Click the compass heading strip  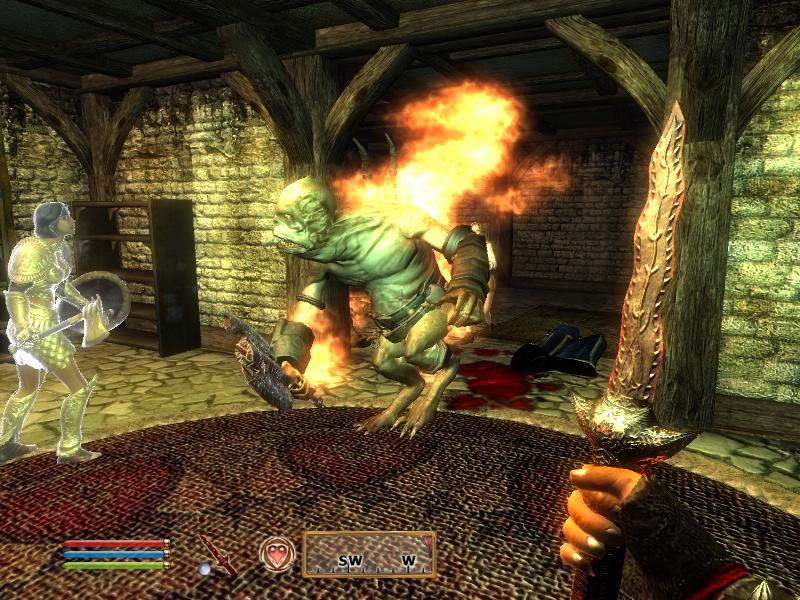[369, 554]
